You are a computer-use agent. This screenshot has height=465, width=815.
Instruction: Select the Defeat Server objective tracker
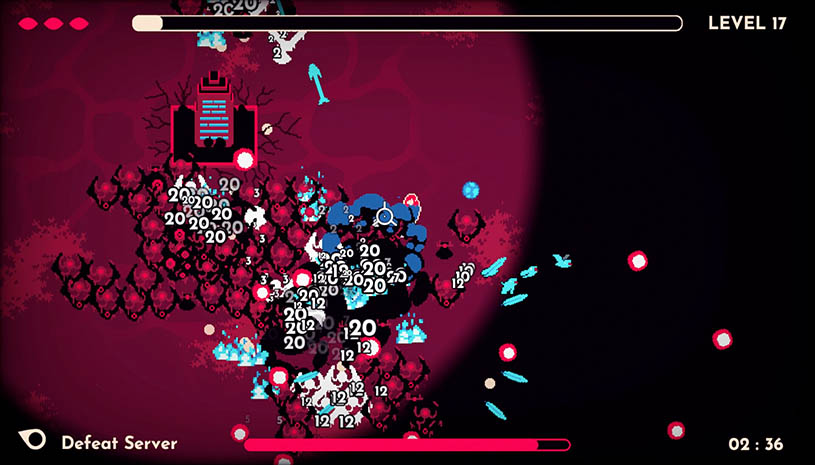point(118,442)
